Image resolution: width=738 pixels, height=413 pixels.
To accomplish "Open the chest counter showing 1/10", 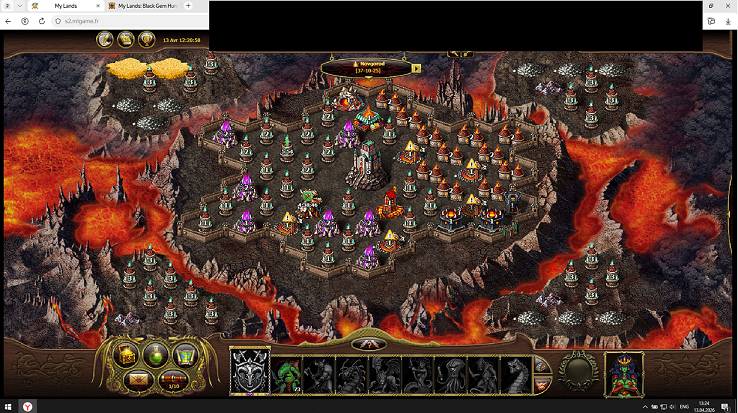I will coord(172,379).
